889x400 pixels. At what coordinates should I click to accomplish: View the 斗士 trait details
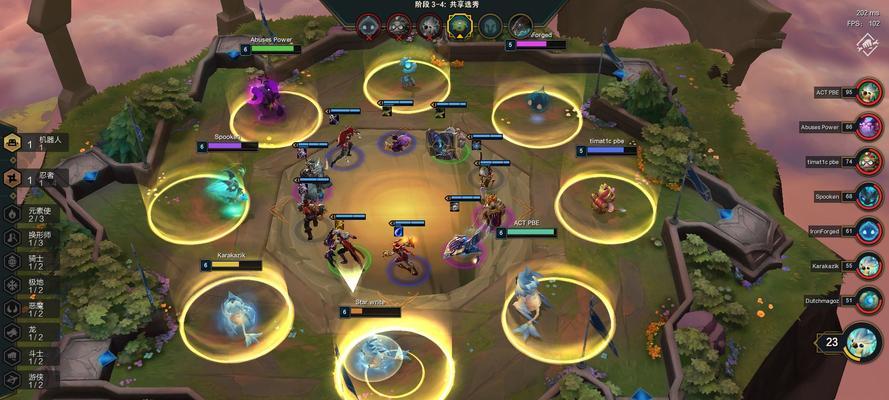(28, 357)
